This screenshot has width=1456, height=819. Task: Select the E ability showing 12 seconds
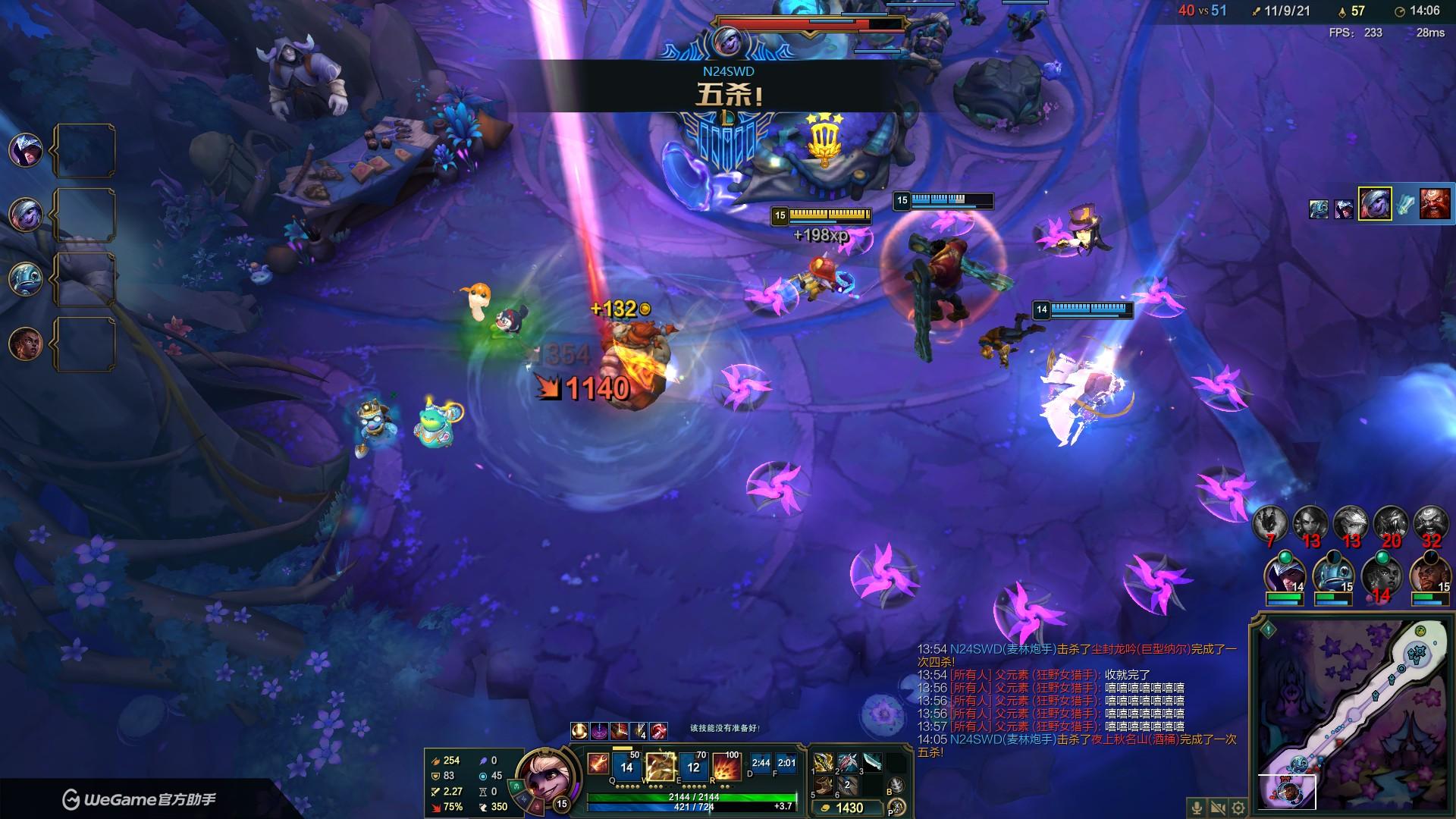tap(693, 767)
